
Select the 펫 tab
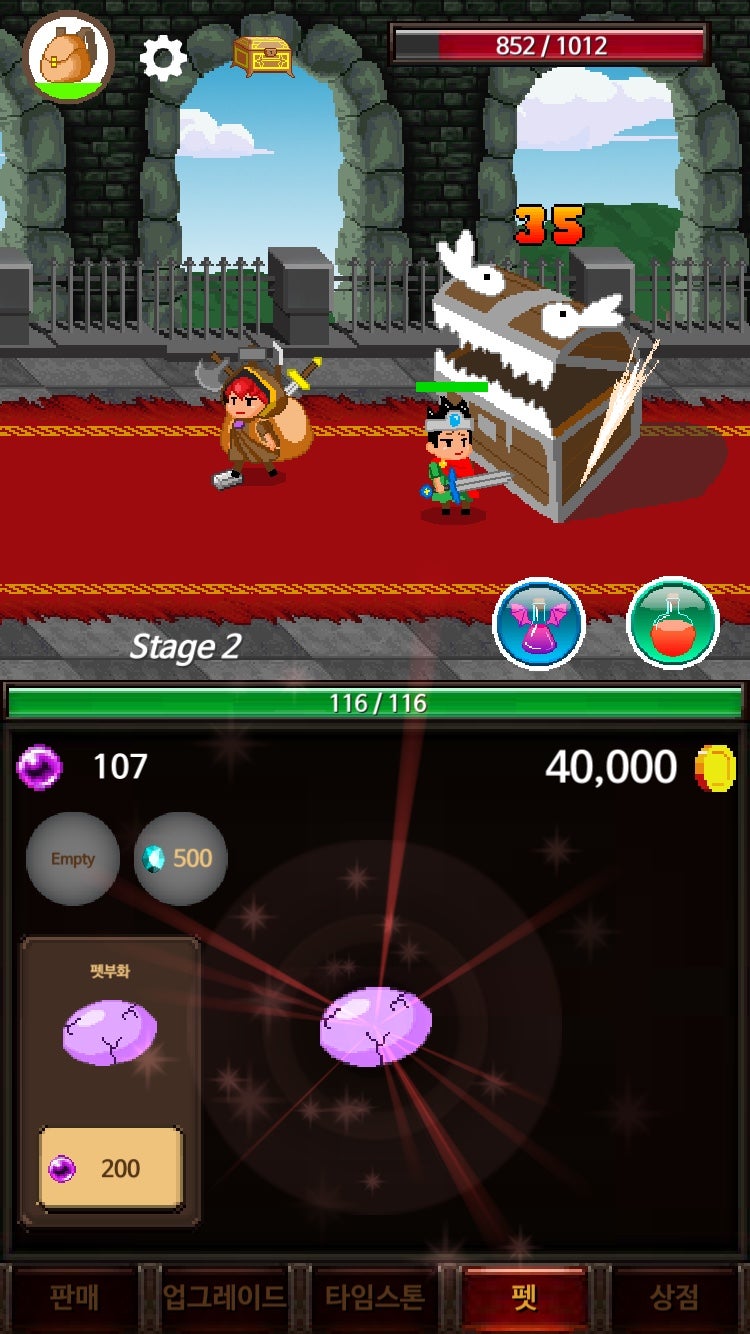[524, 1297]
